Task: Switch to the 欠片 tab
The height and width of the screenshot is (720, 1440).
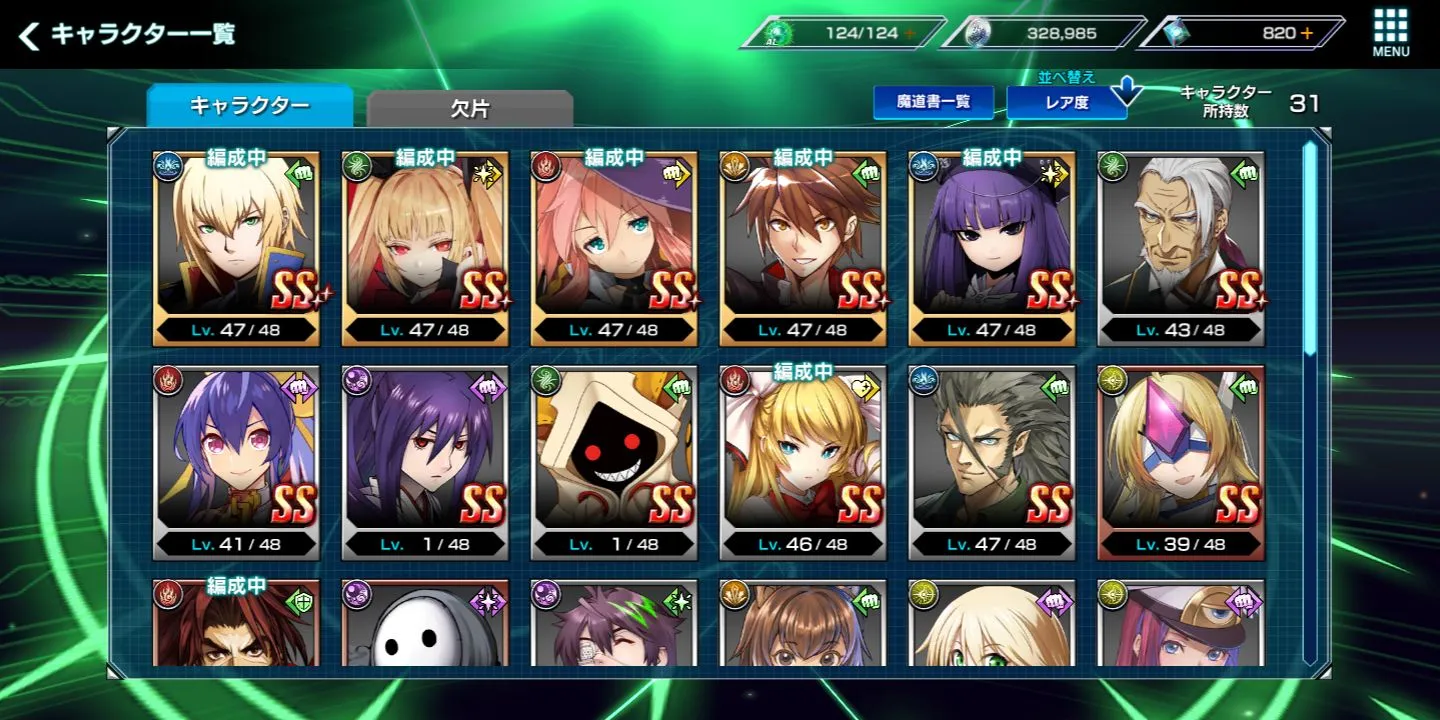Action: (x=469, y=108)
